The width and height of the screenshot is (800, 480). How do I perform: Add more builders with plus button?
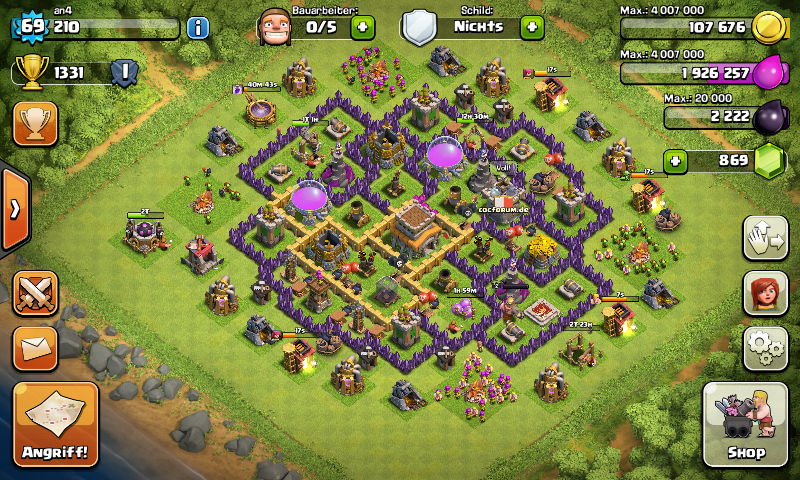362,27
